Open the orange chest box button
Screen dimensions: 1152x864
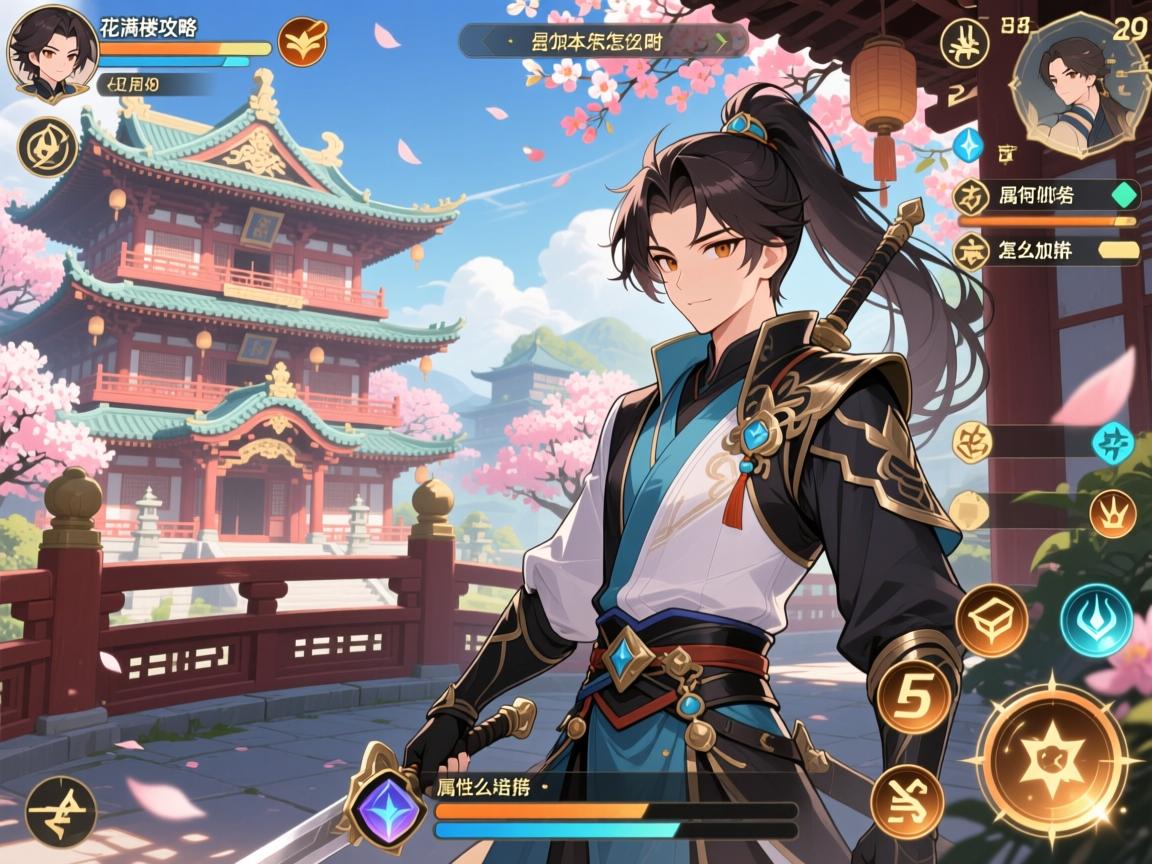tap(991, 620)
